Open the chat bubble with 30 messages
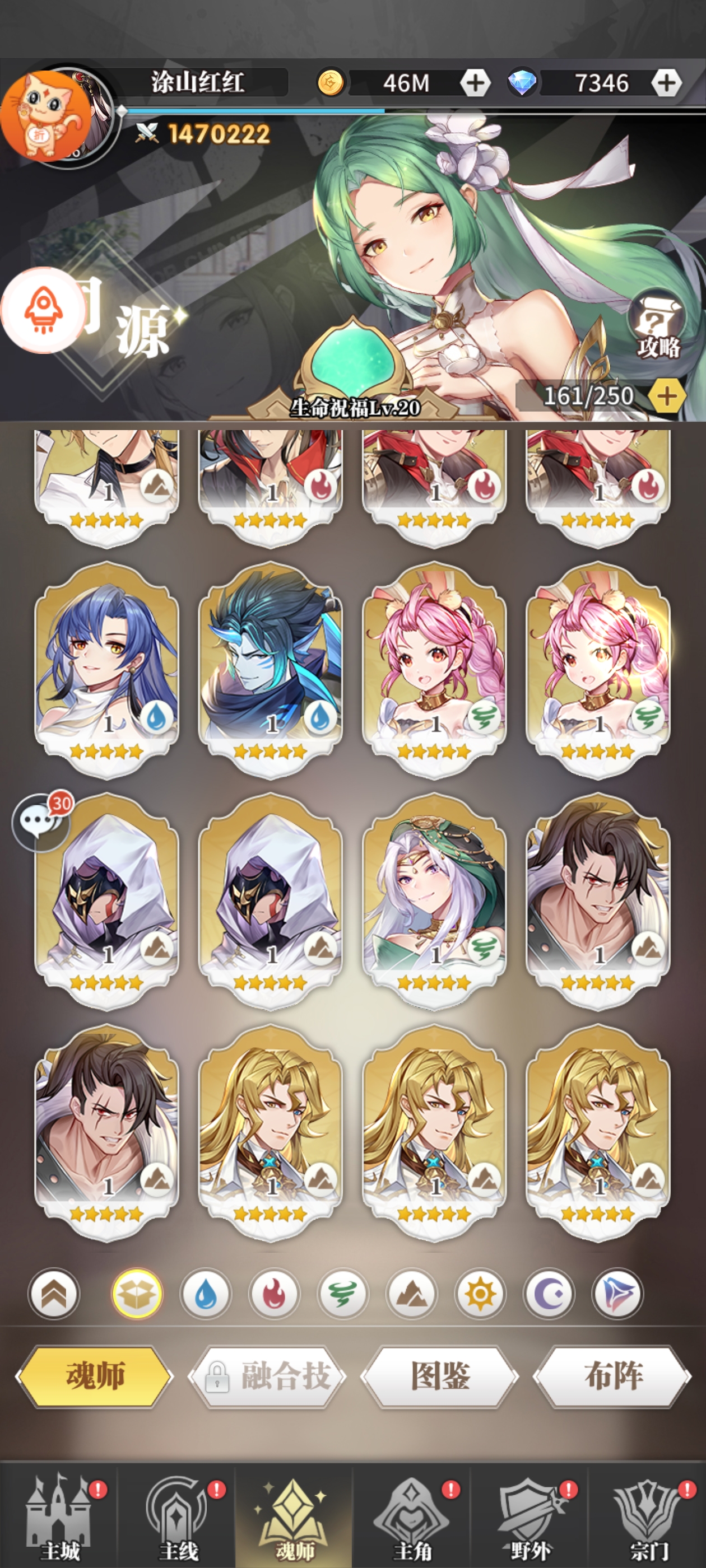 (x=41, y=821)
